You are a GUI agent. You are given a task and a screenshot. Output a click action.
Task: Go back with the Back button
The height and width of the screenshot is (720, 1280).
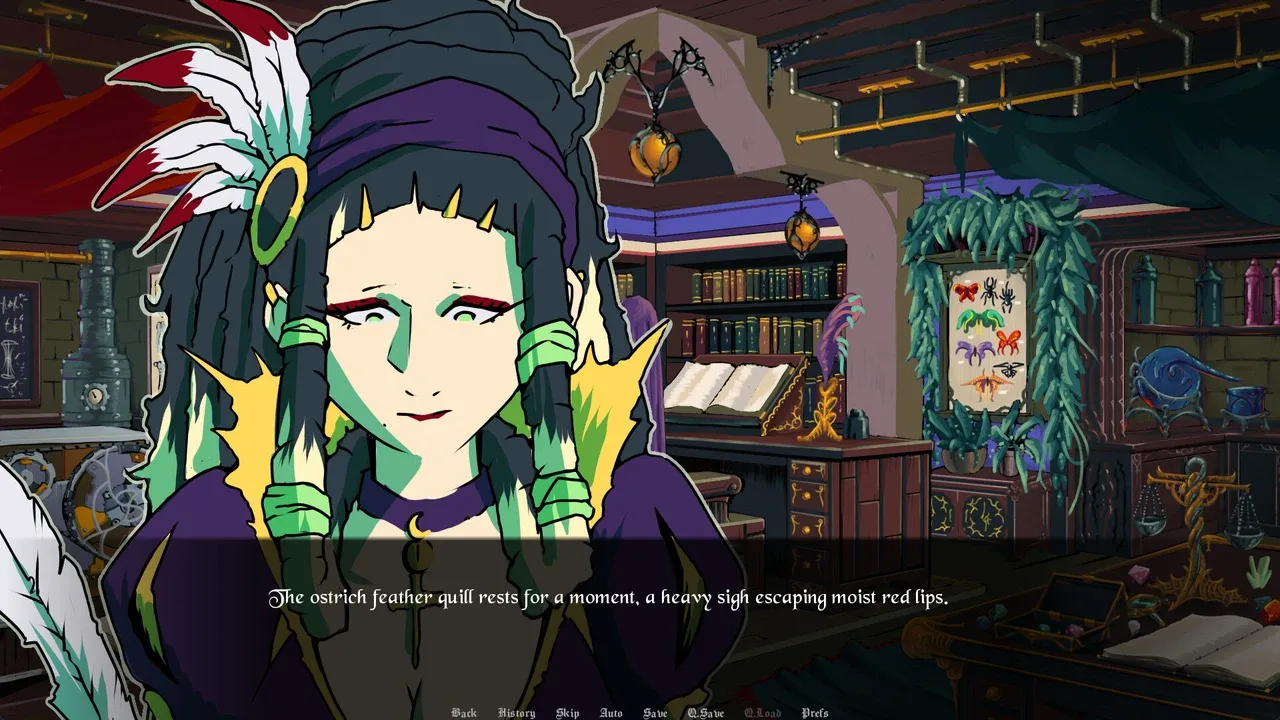tap(464, 713)
